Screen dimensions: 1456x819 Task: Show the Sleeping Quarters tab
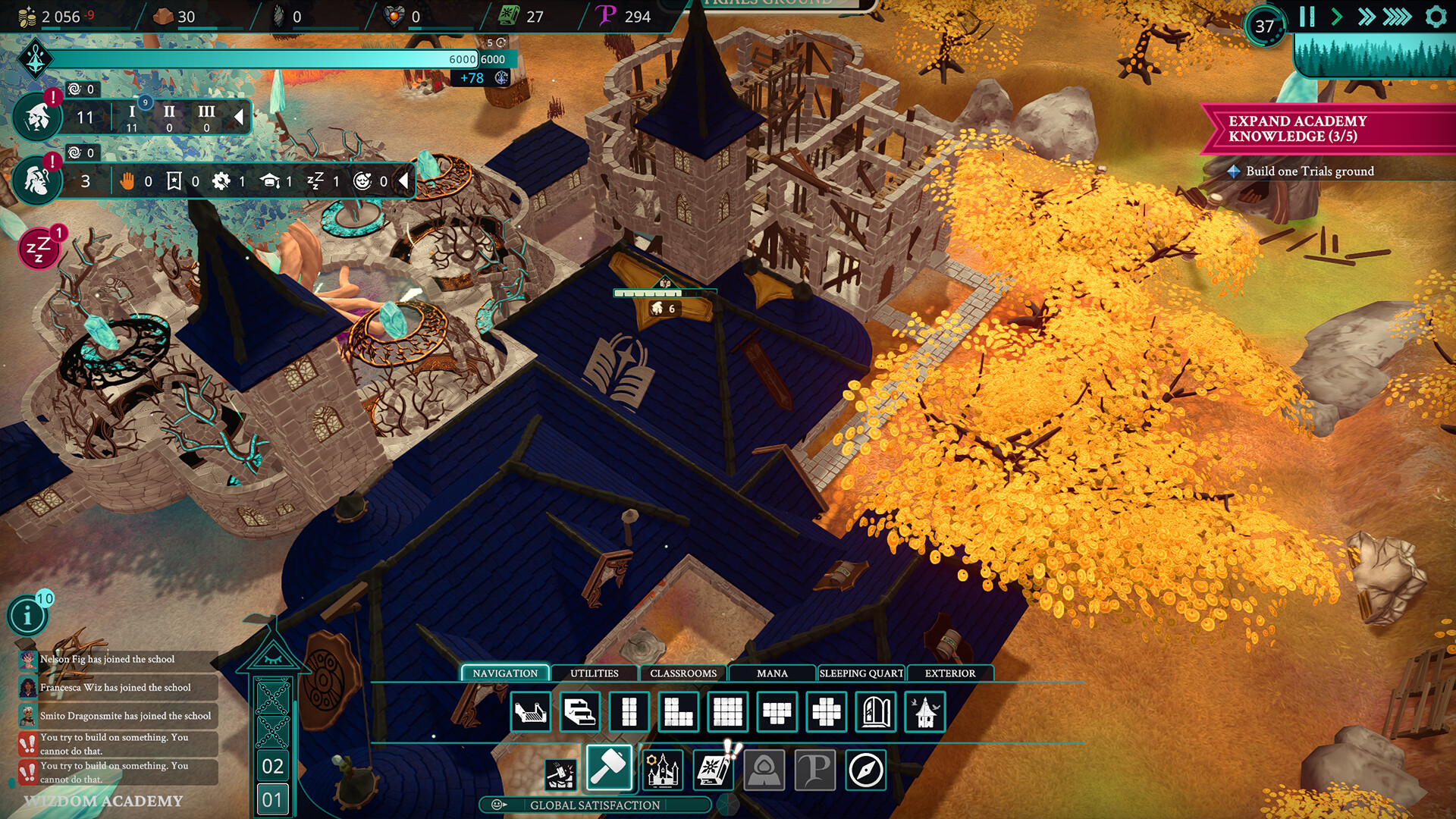coord(861,673)
